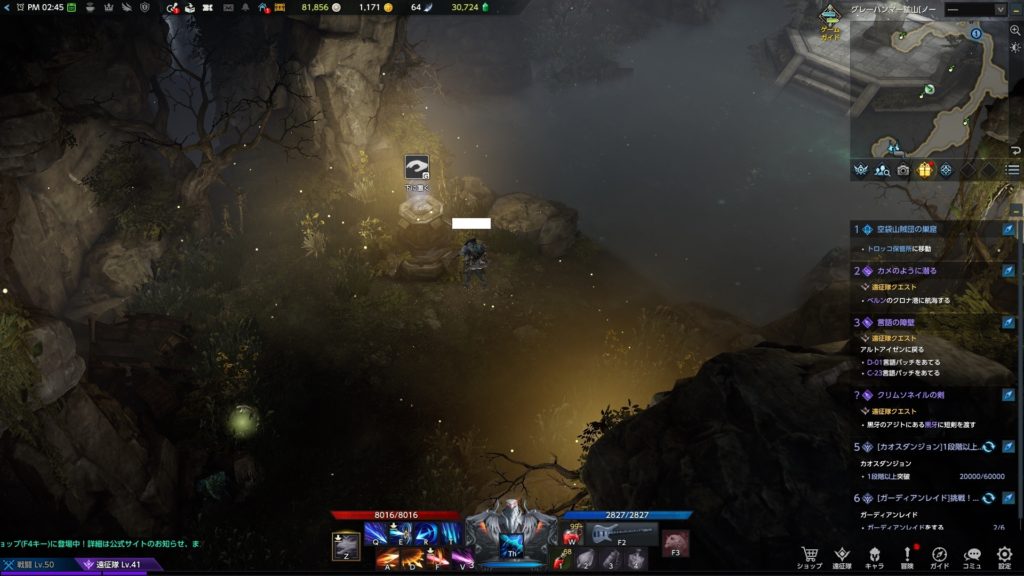Open the calendar icon beside the clock
The height and width of the screenshot is (576, 1024).
[72, 8]
